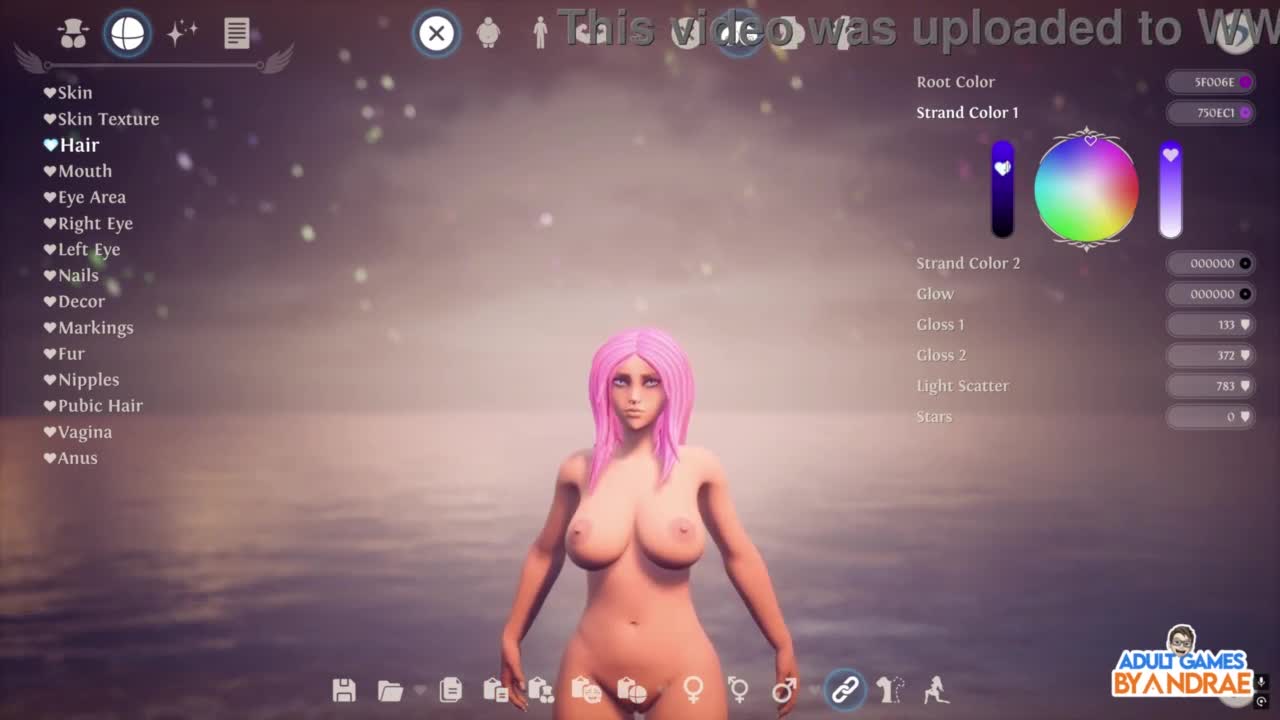
Task: Open the Glow color swatch
Action: click(1211, 294)
